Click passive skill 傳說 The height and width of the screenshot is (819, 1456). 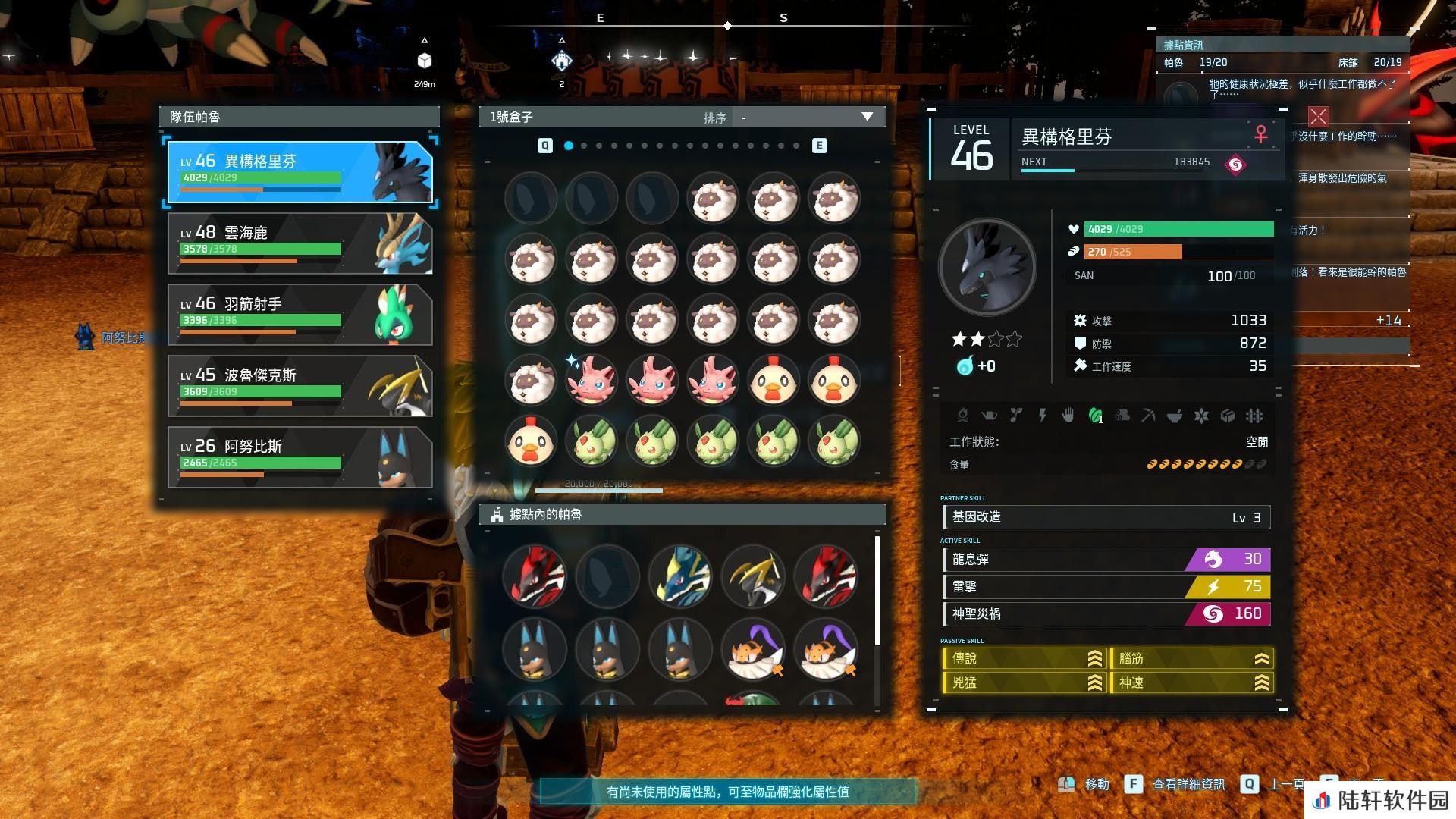(1024, 659)
